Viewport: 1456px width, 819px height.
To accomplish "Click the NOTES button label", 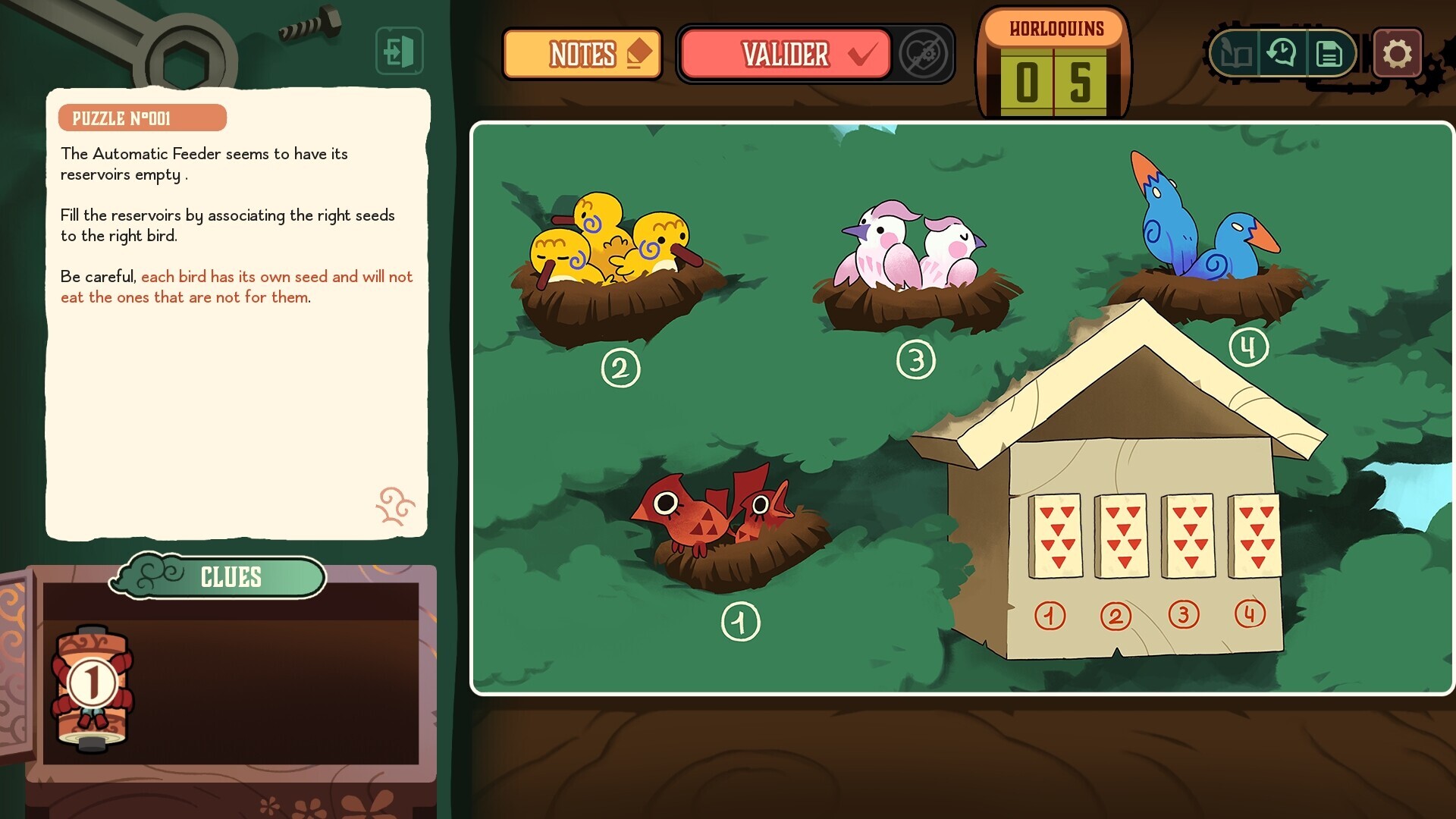I will coord(582,54).
